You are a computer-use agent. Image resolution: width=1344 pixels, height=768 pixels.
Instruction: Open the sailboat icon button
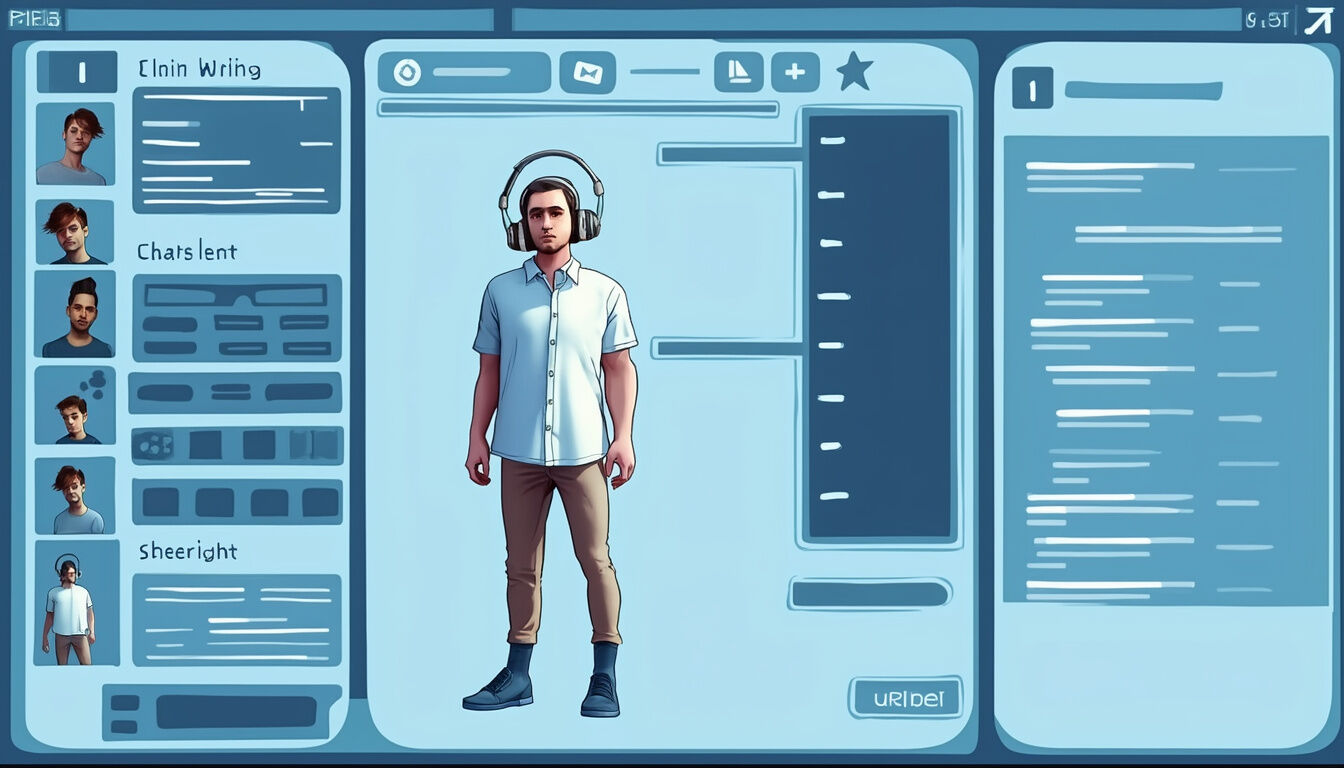click(x=738, y=72)
